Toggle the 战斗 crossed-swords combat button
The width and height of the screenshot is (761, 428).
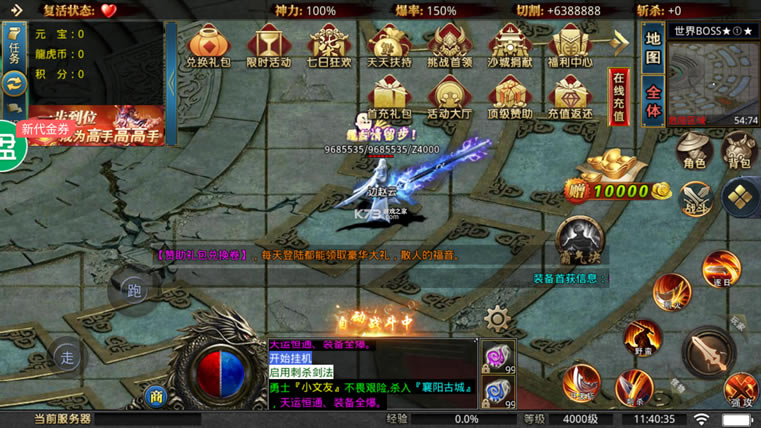[692, 197]
